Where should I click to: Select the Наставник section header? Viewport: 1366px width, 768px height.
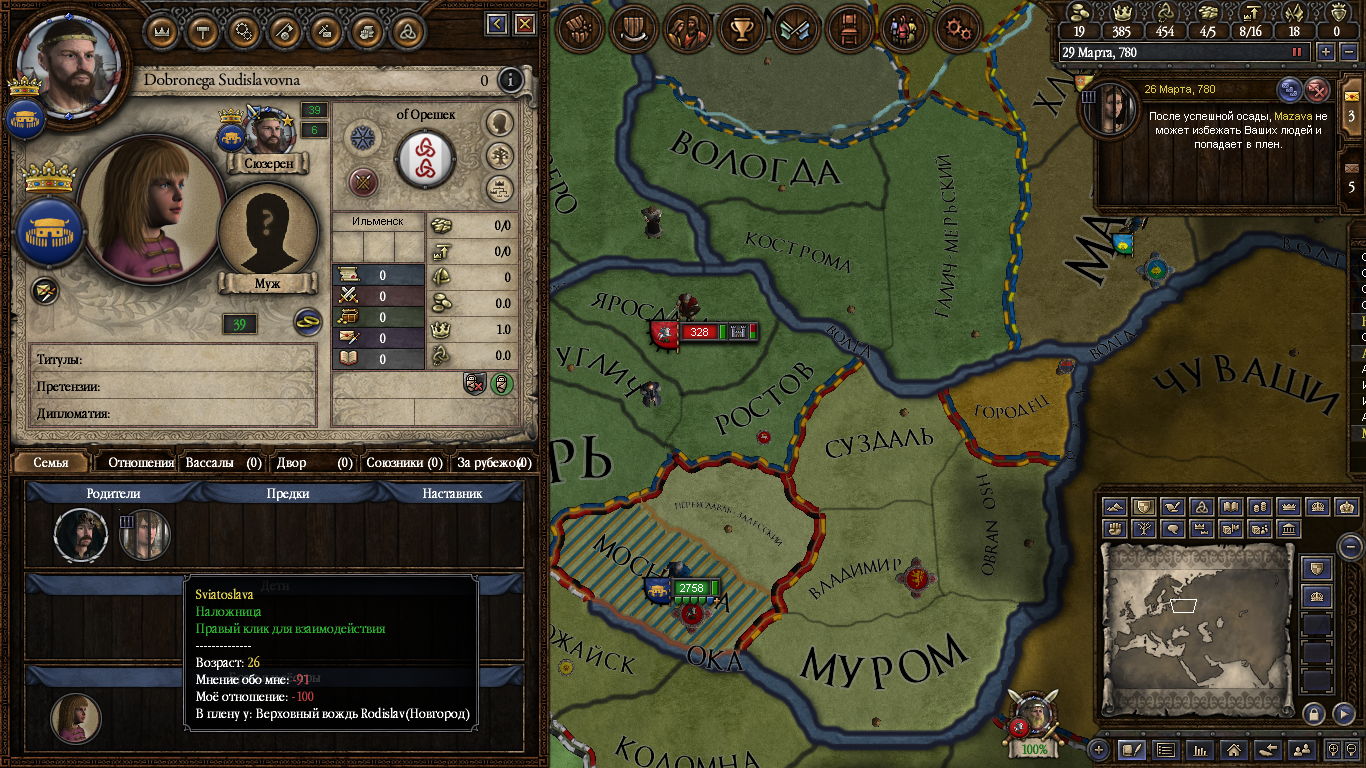tap(452, 493)
